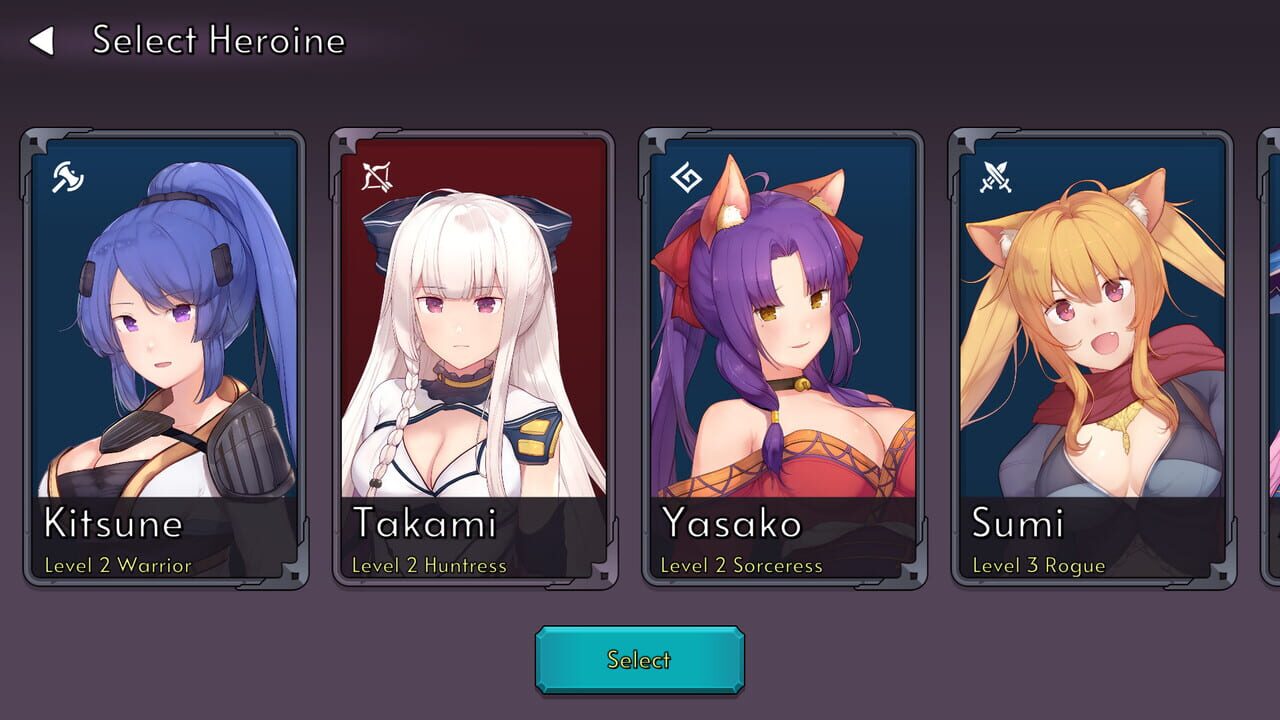Click the Select Heroine title
This screenshot has width=1280, height=720.
pyautogui.click(x=218, y=42)
